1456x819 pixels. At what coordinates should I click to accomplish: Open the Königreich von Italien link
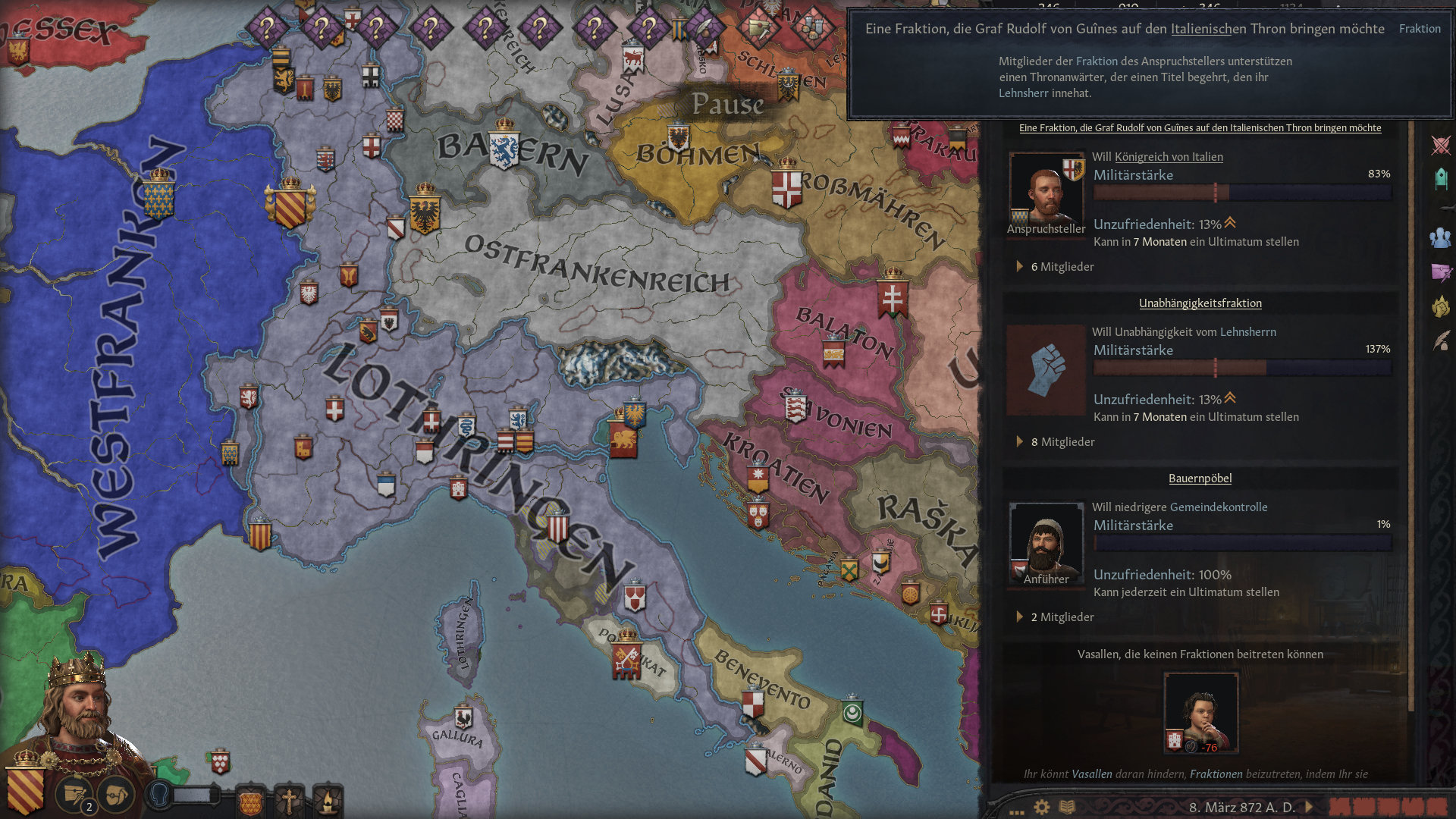pos(1168,156)
